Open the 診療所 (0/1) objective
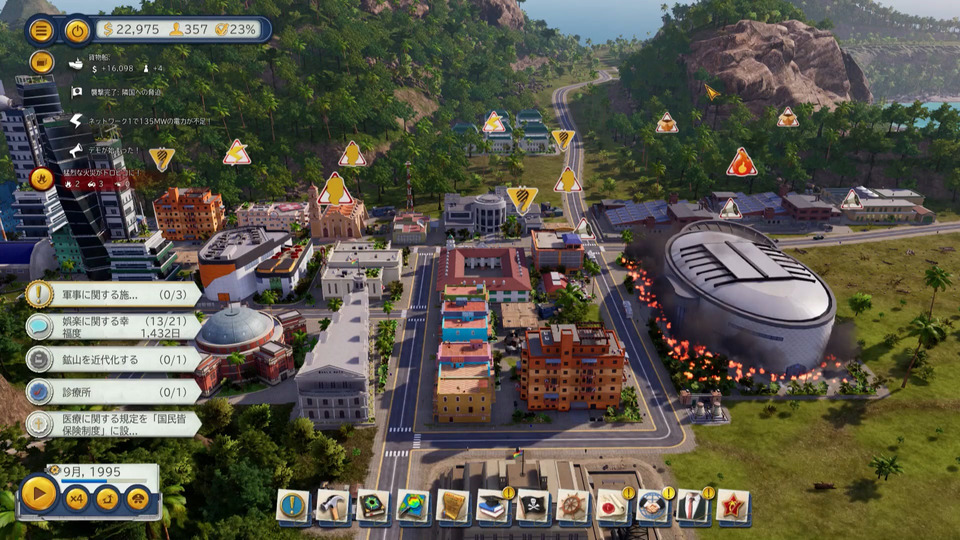Screen dimensions: 960x540 pos(112,392)
